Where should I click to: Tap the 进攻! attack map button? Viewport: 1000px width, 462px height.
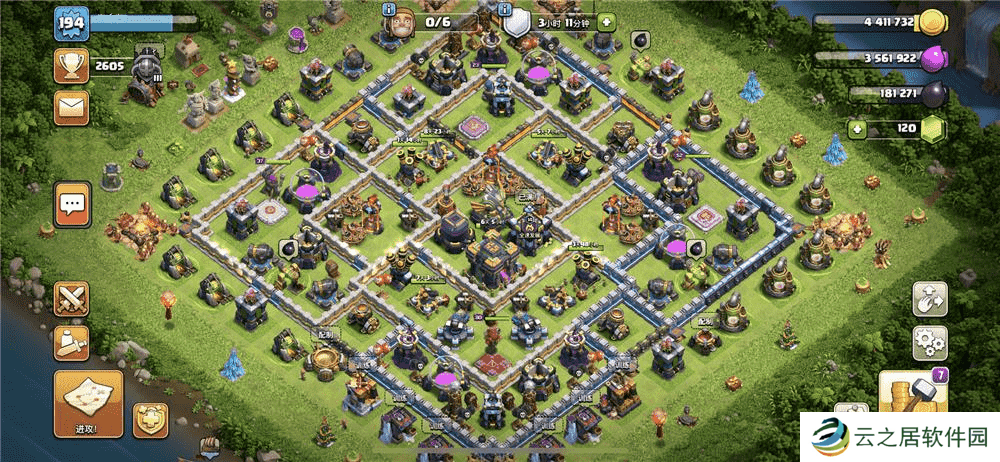(x=88, y=403)
